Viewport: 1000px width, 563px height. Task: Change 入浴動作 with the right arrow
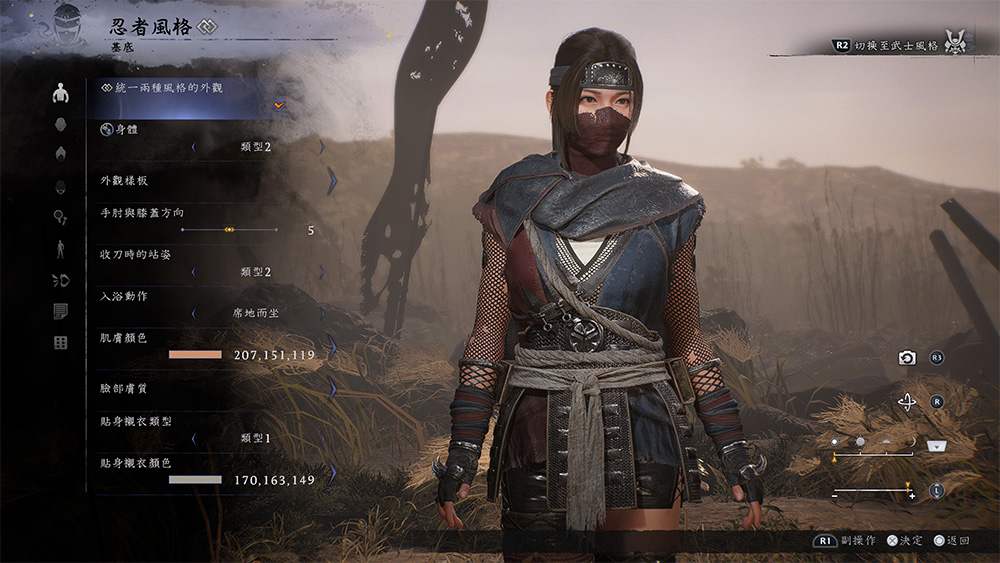pyautogui.click(x=322, y=313)
